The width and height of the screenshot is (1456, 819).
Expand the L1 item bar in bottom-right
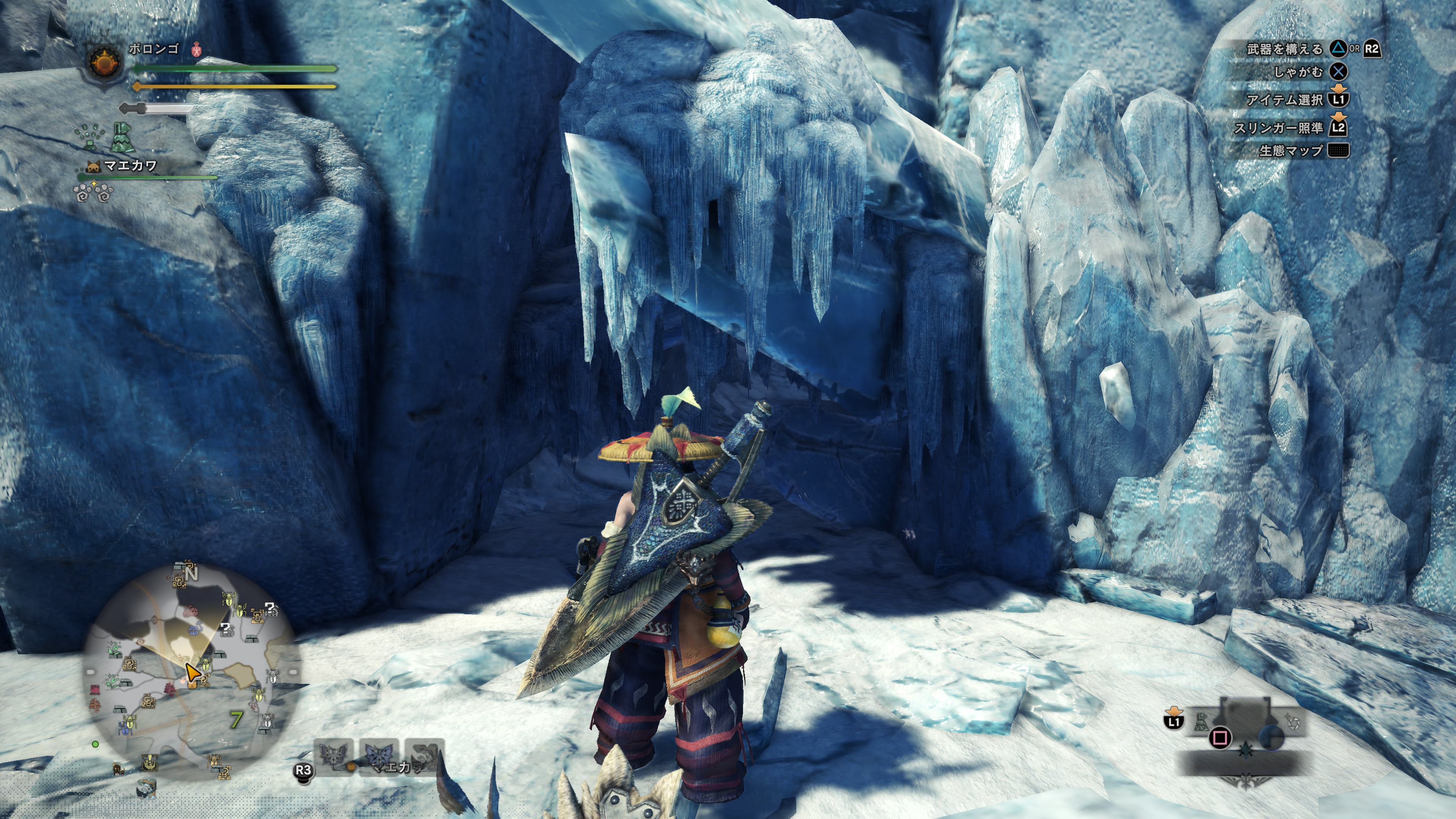click(x=1174, y=721)
